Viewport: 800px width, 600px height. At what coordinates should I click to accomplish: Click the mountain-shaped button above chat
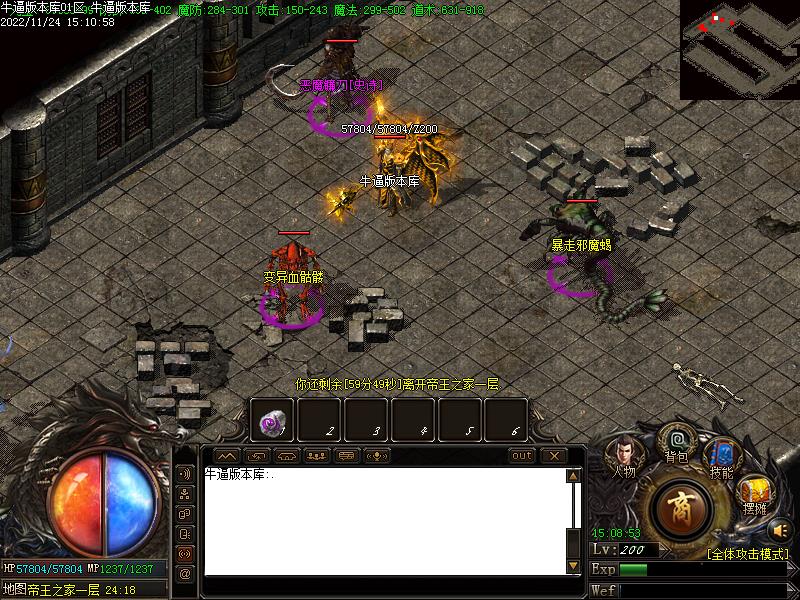[227, 456]
